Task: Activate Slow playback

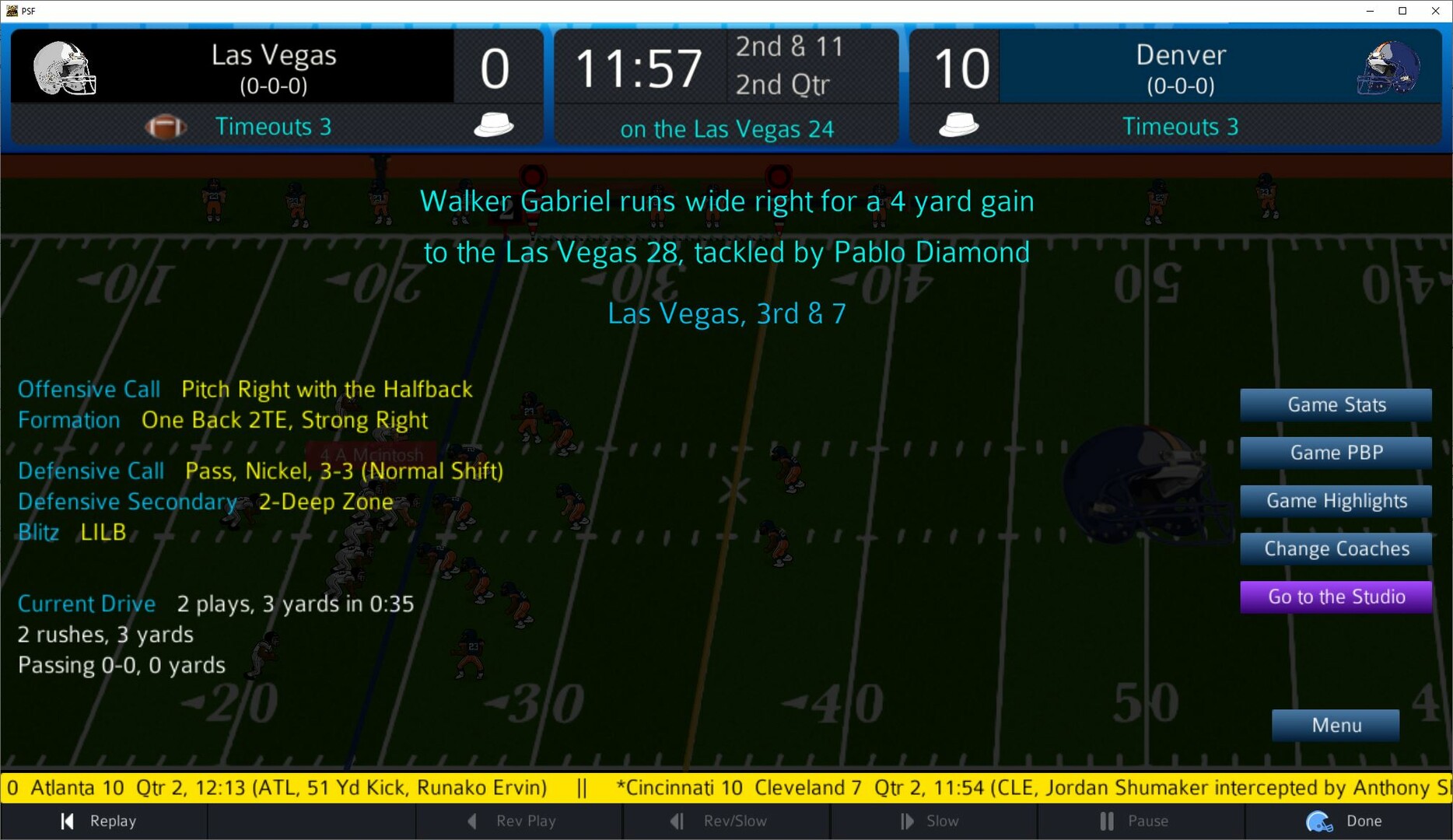Action: 935,821
